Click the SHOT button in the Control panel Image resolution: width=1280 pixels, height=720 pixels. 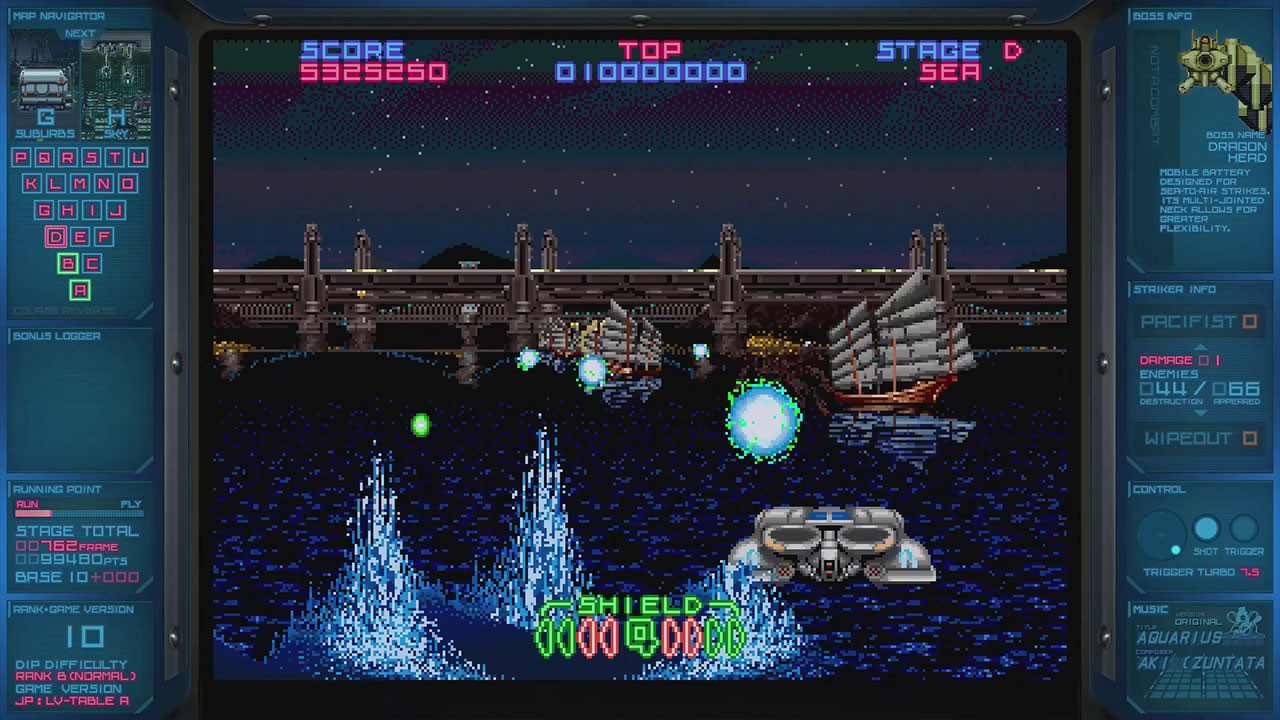coord(1207,528)
